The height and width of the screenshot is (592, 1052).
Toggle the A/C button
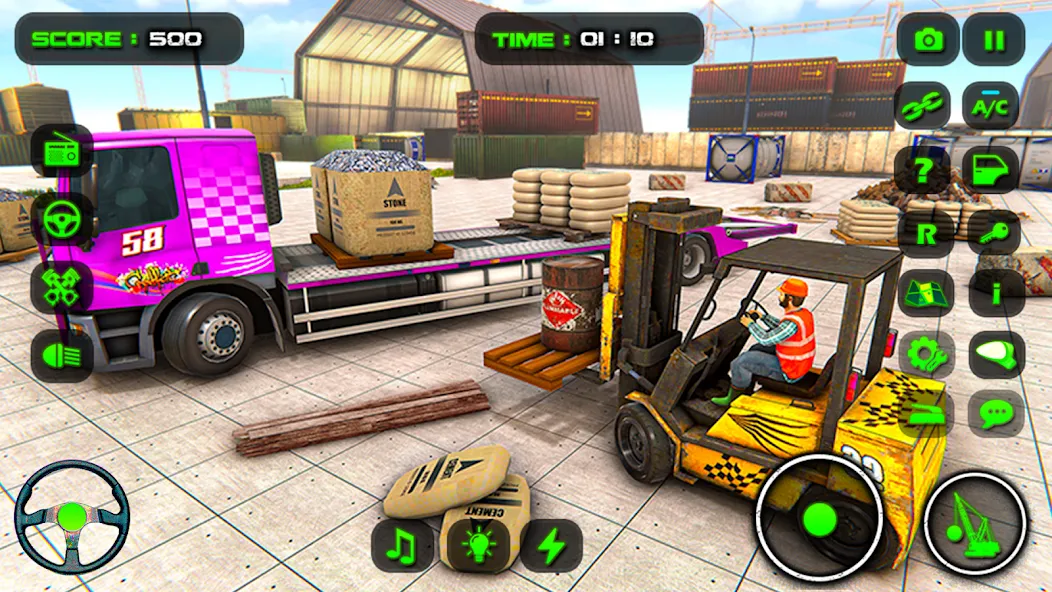point(991,105)
